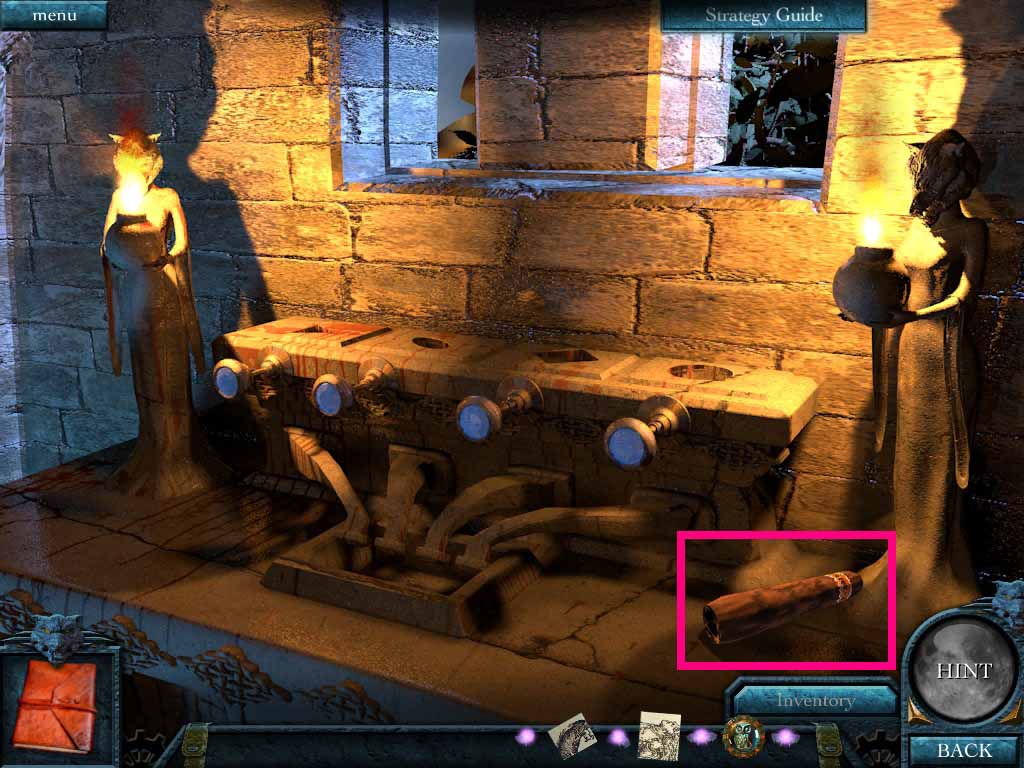
Task: Use the moon HINT button
Action: pyautogui.click(x=963, y=670)
